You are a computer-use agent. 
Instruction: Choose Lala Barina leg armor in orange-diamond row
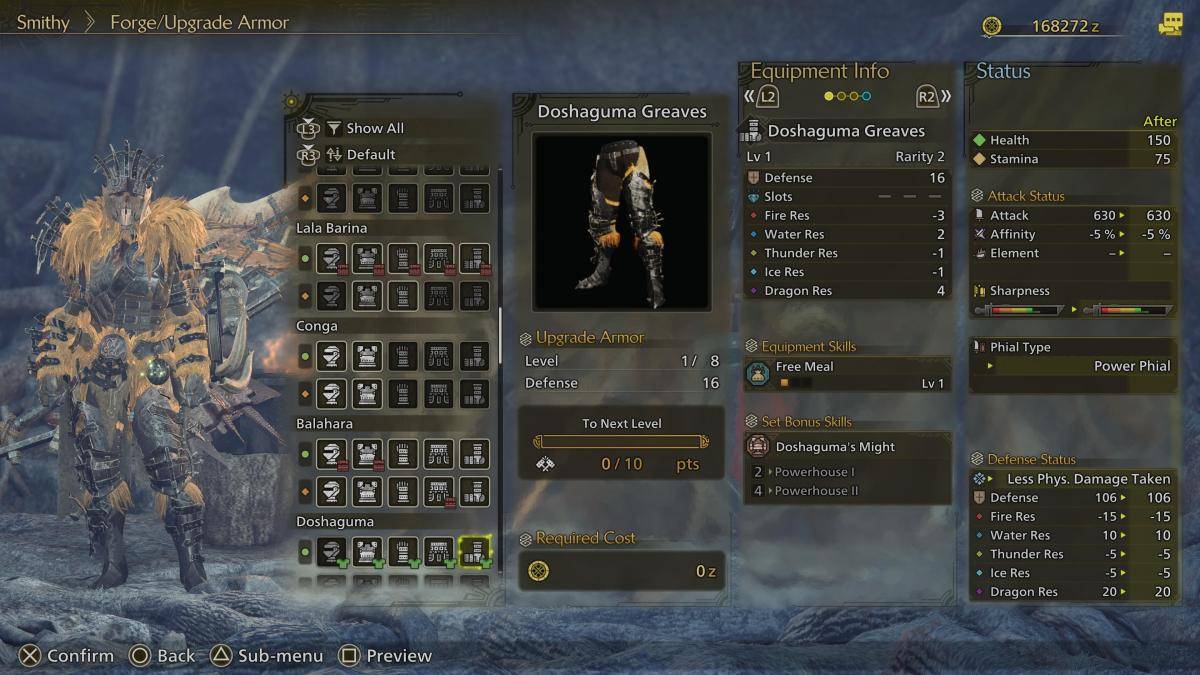(474, 295)
